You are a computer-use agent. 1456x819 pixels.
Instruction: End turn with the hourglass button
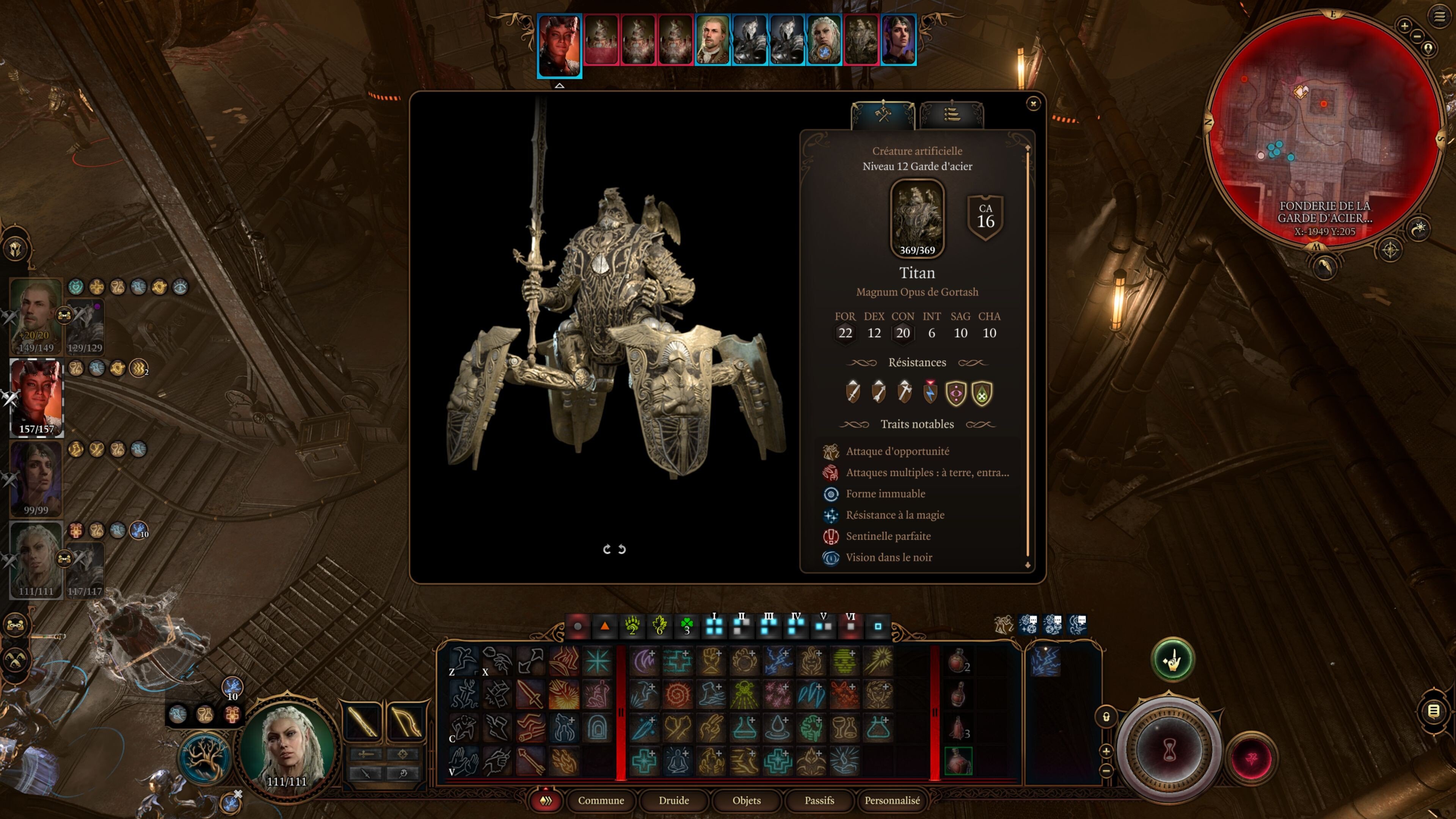(1169, 751)
